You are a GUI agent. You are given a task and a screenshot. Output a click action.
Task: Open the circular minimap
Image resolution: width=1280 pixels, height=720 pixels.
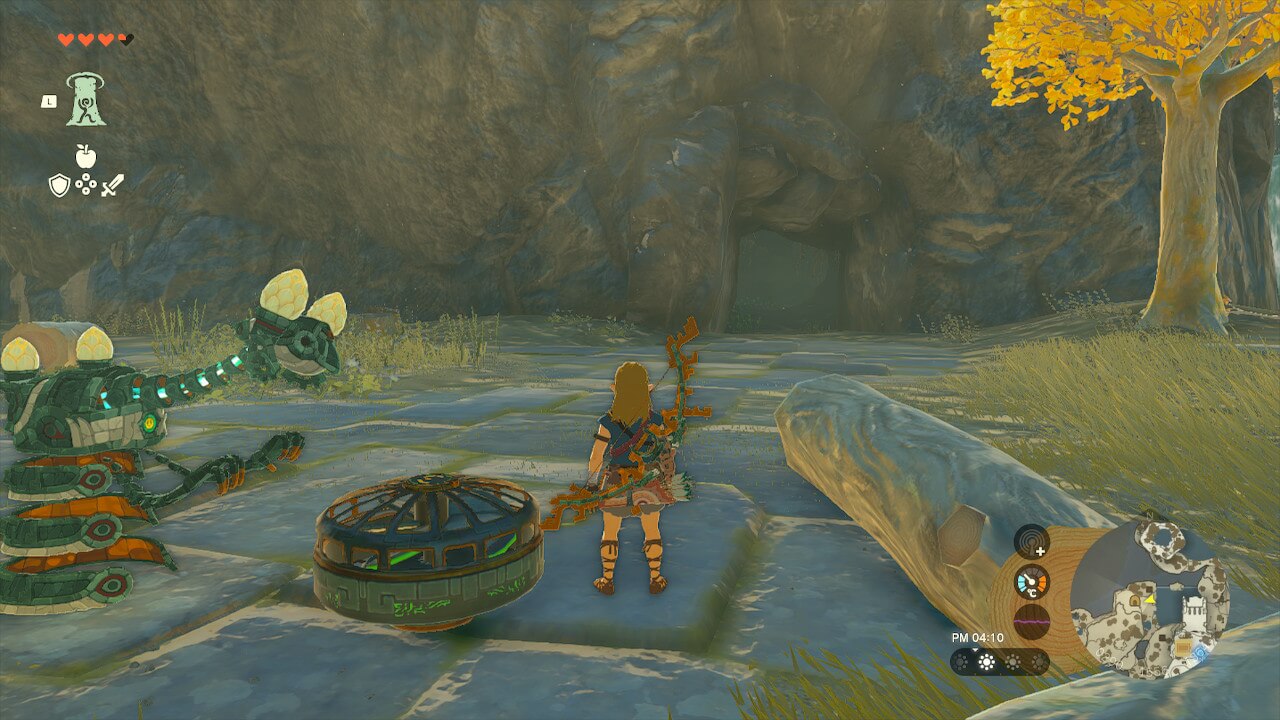coord(1149,598)
